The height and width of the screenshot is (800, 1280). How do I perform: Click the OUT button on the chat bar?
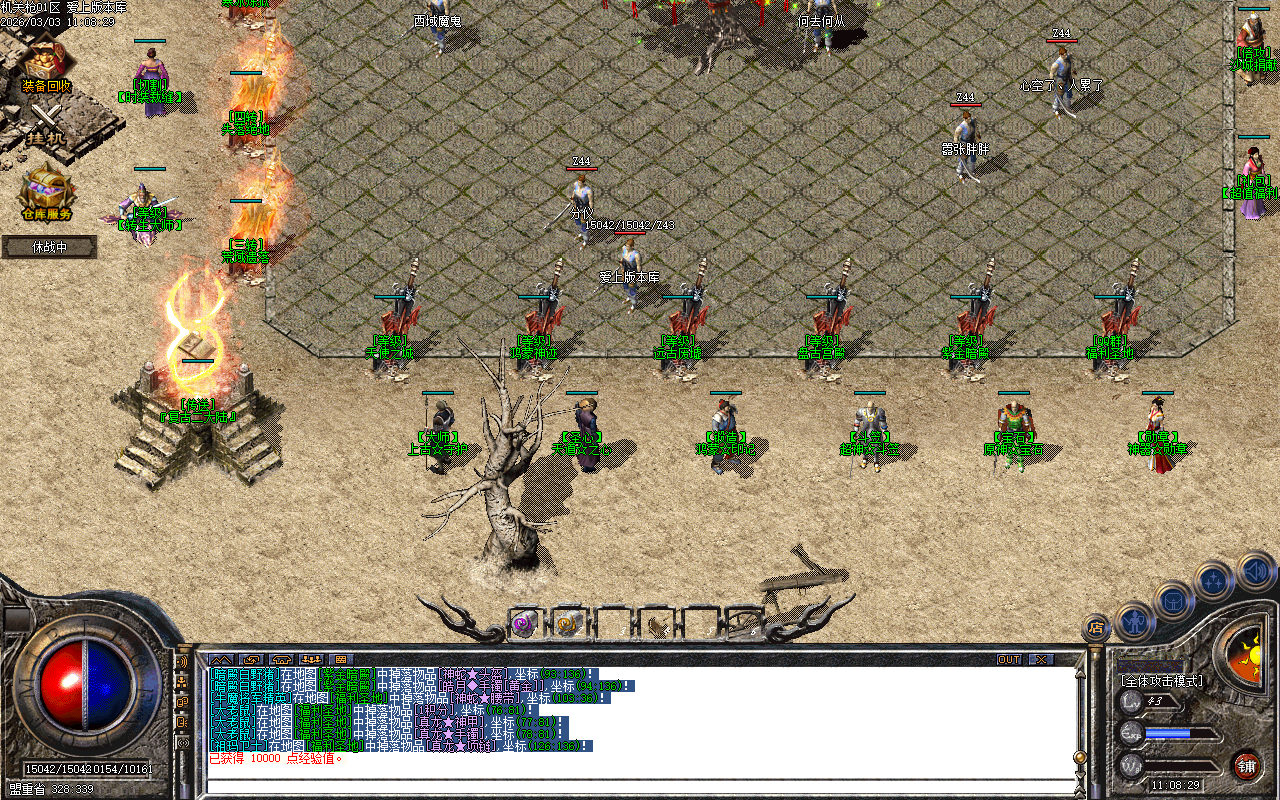(x=1009, y=659)
